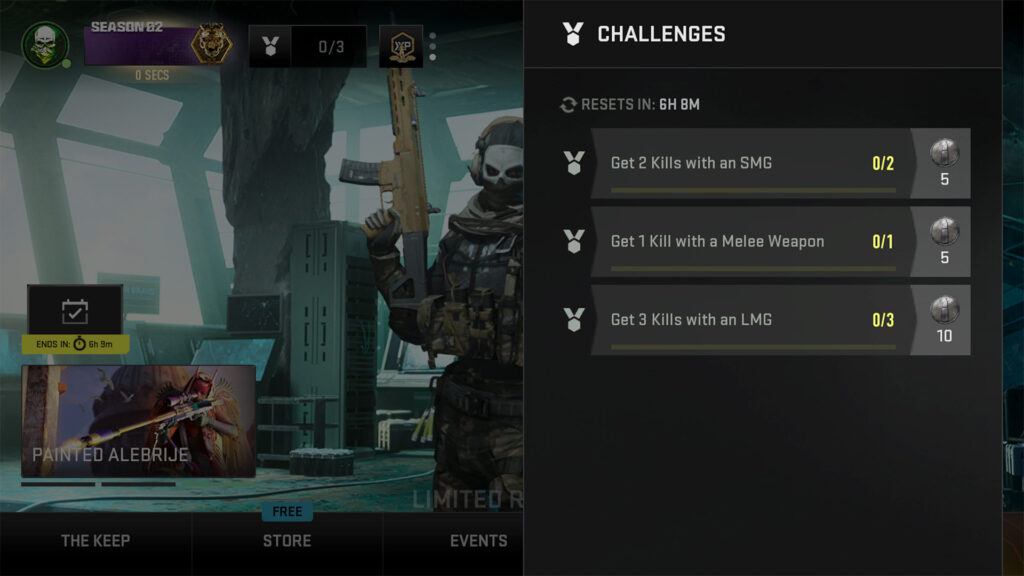Switch to the Events tab
The image size is (1024, 576).
[x=478, y=541]
